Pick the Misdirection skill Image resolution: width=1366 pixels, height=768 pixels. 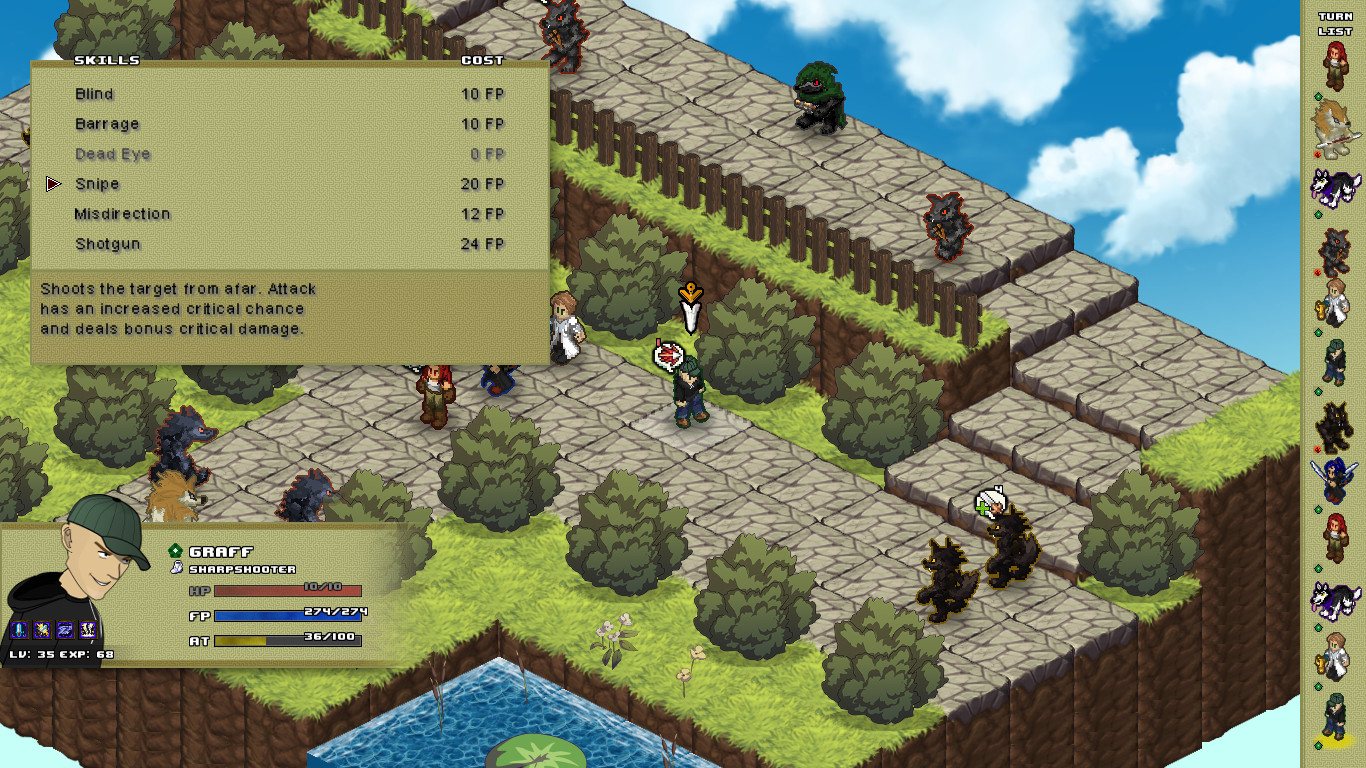(x=122, y=214)
